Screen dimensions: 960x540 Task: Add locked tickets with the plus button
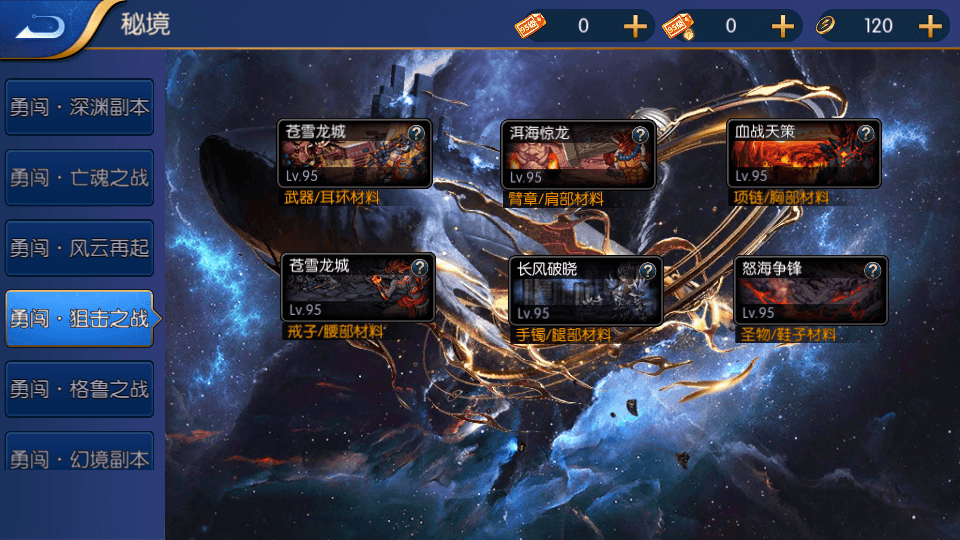tap(783, 26)
